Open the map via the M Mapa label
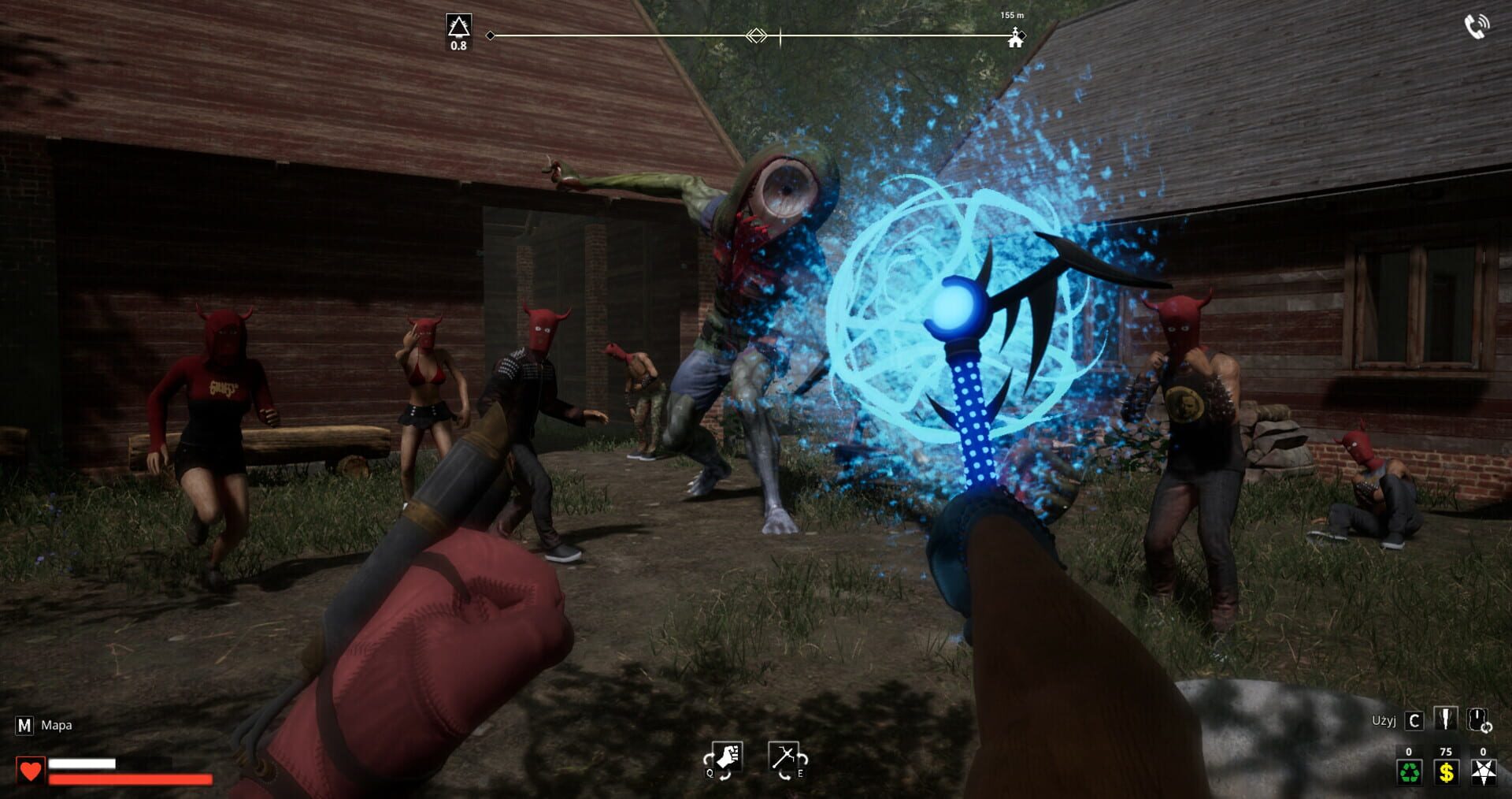This screenshot has width=1512, height=799. (39, 725)
